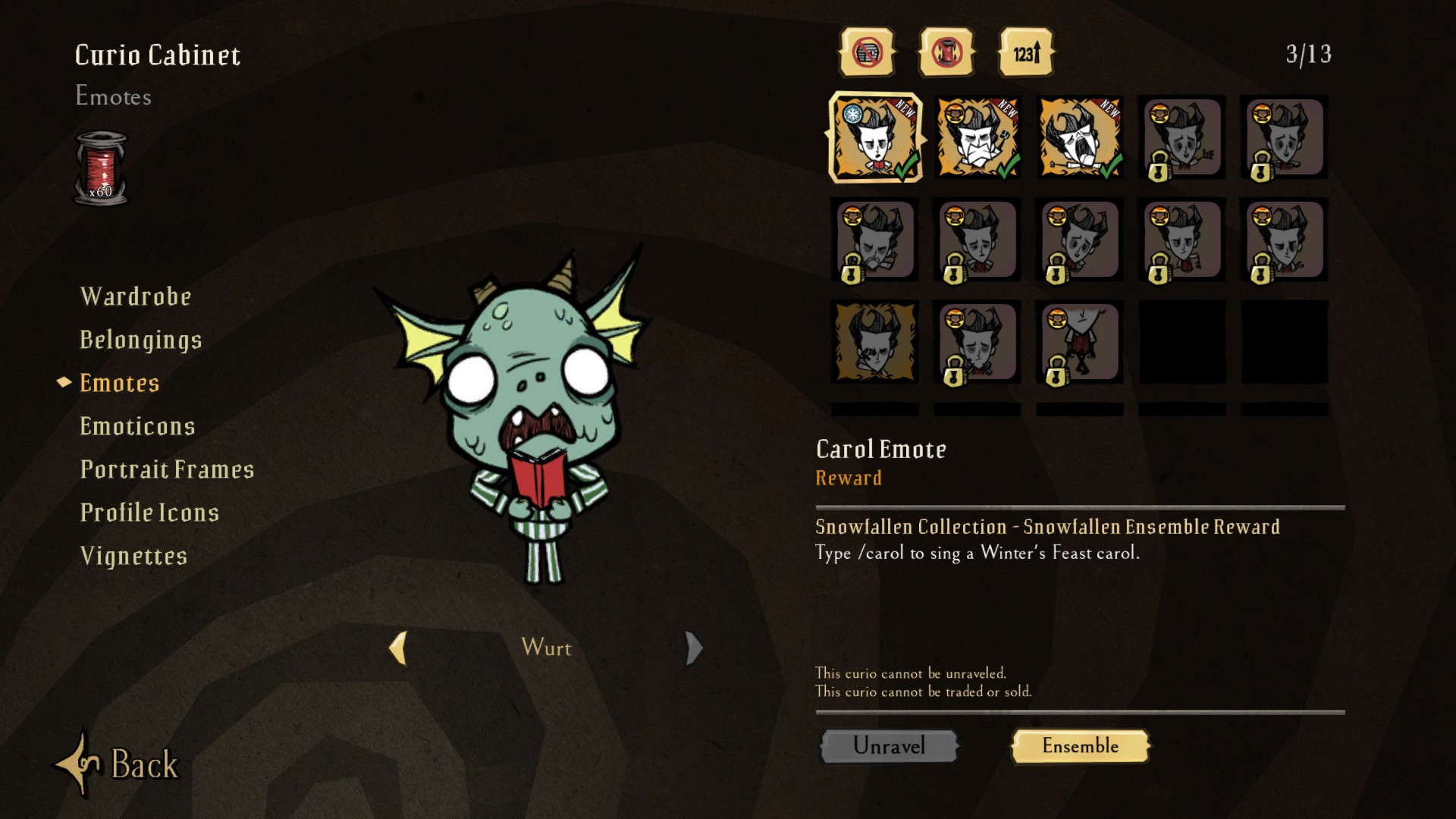The image size is (1456, 819).
Task: Toggle the hide-unravelable filter spool icon
Action: tap(946, 52)
